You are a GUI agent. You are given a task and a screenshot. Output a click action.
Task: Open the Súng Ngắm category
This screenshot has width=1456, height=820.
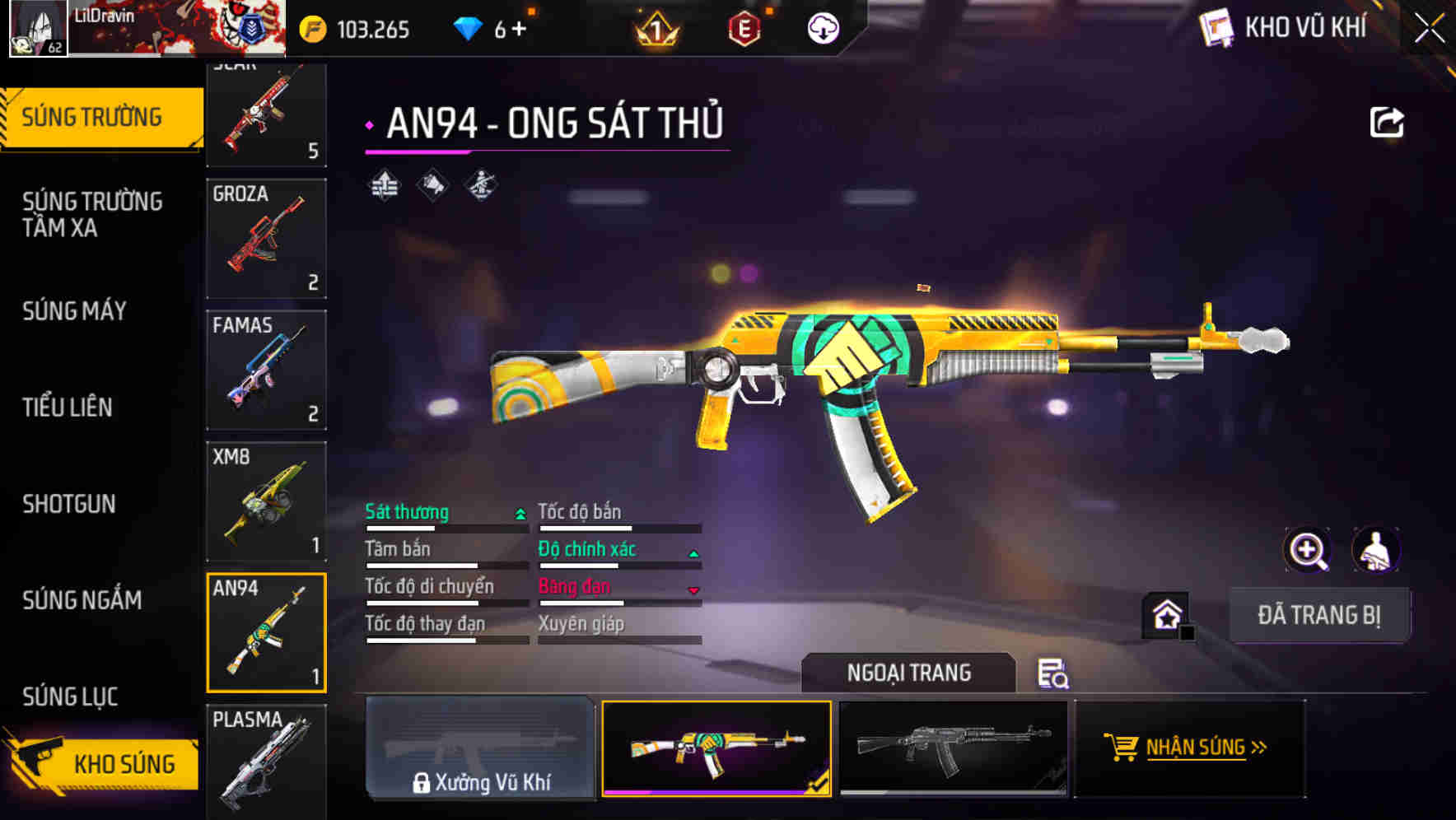coord(82,600)
